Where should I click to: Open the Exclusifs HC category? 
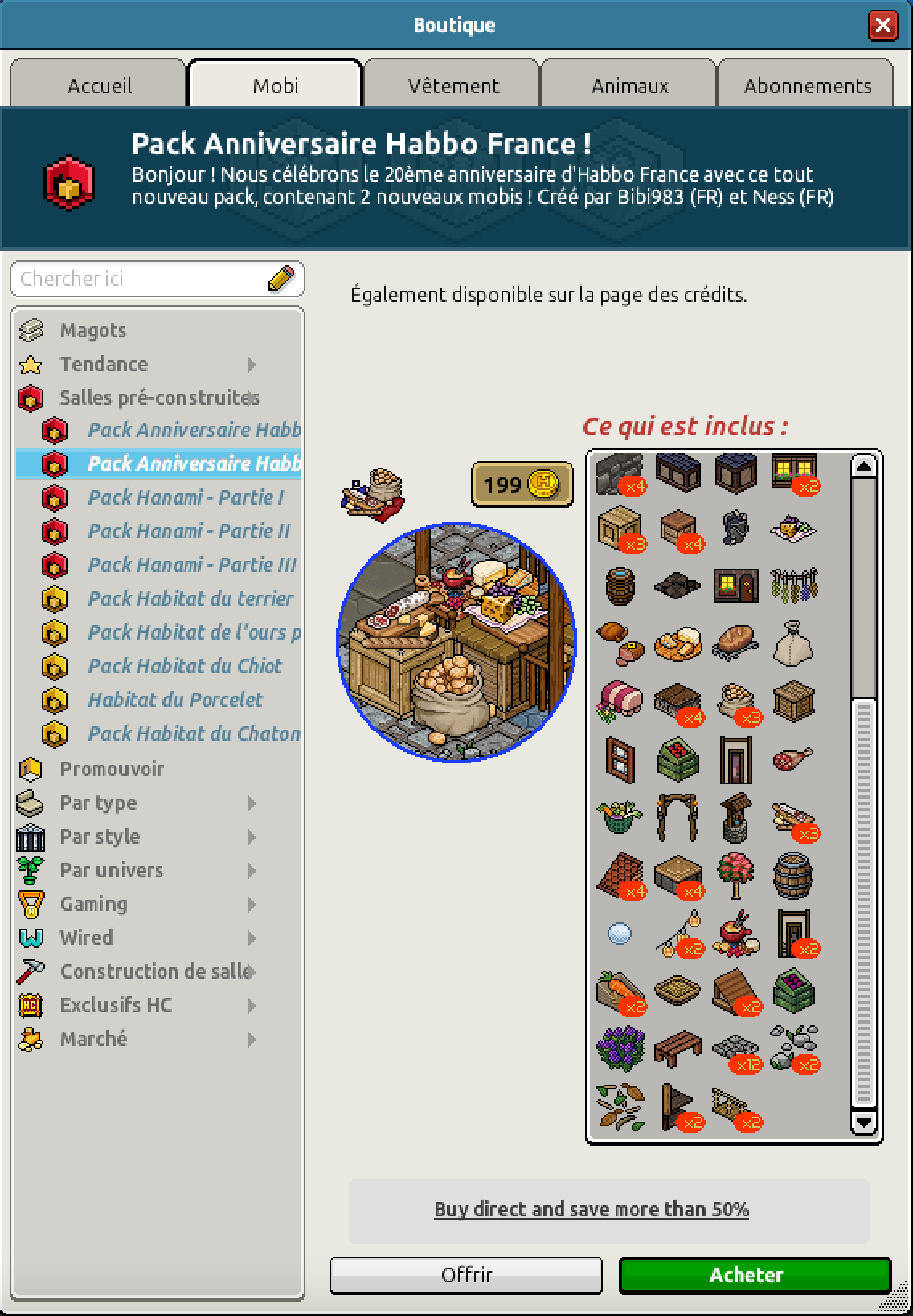click(116, 1005)
